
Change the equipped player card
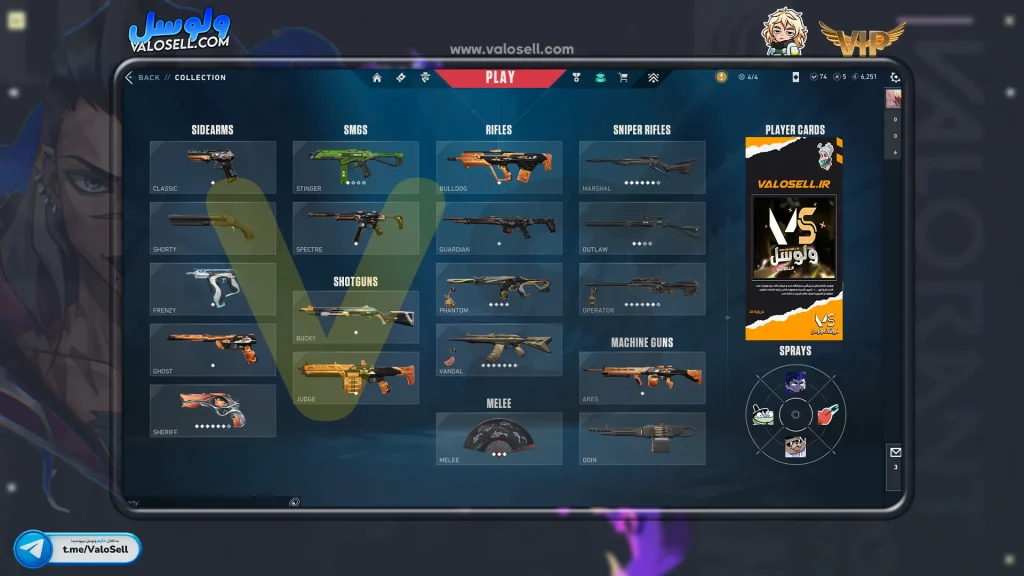tap(794, 238)
